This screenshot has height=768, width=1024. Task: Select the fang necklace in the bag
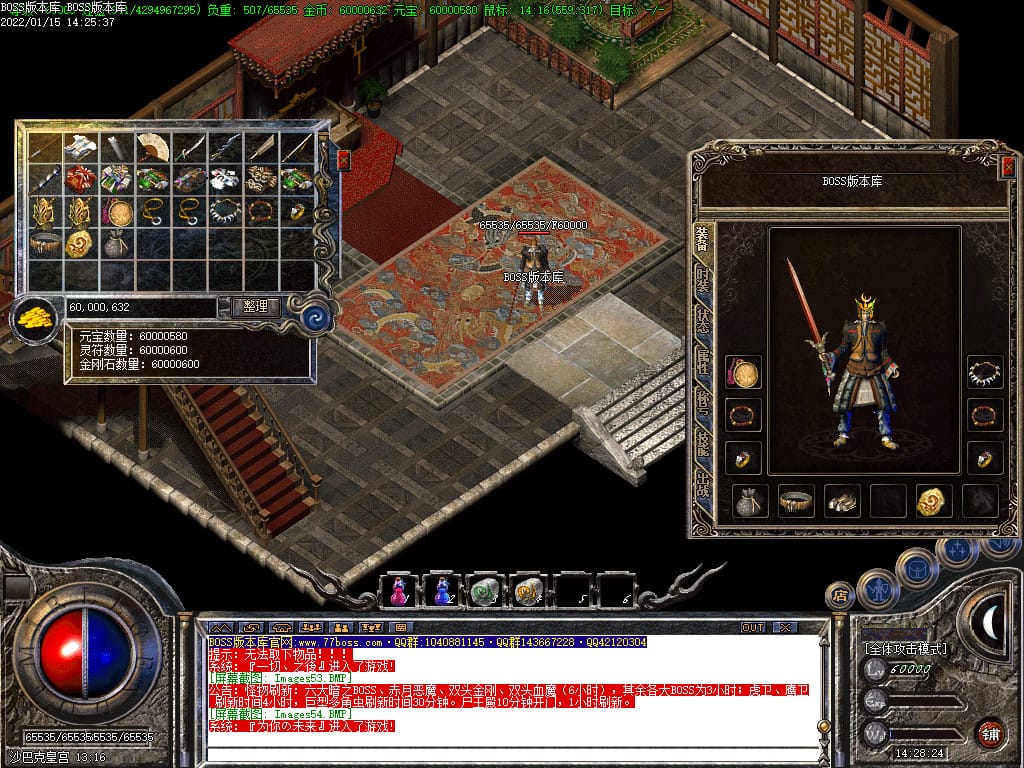click(x=224, y=212)
